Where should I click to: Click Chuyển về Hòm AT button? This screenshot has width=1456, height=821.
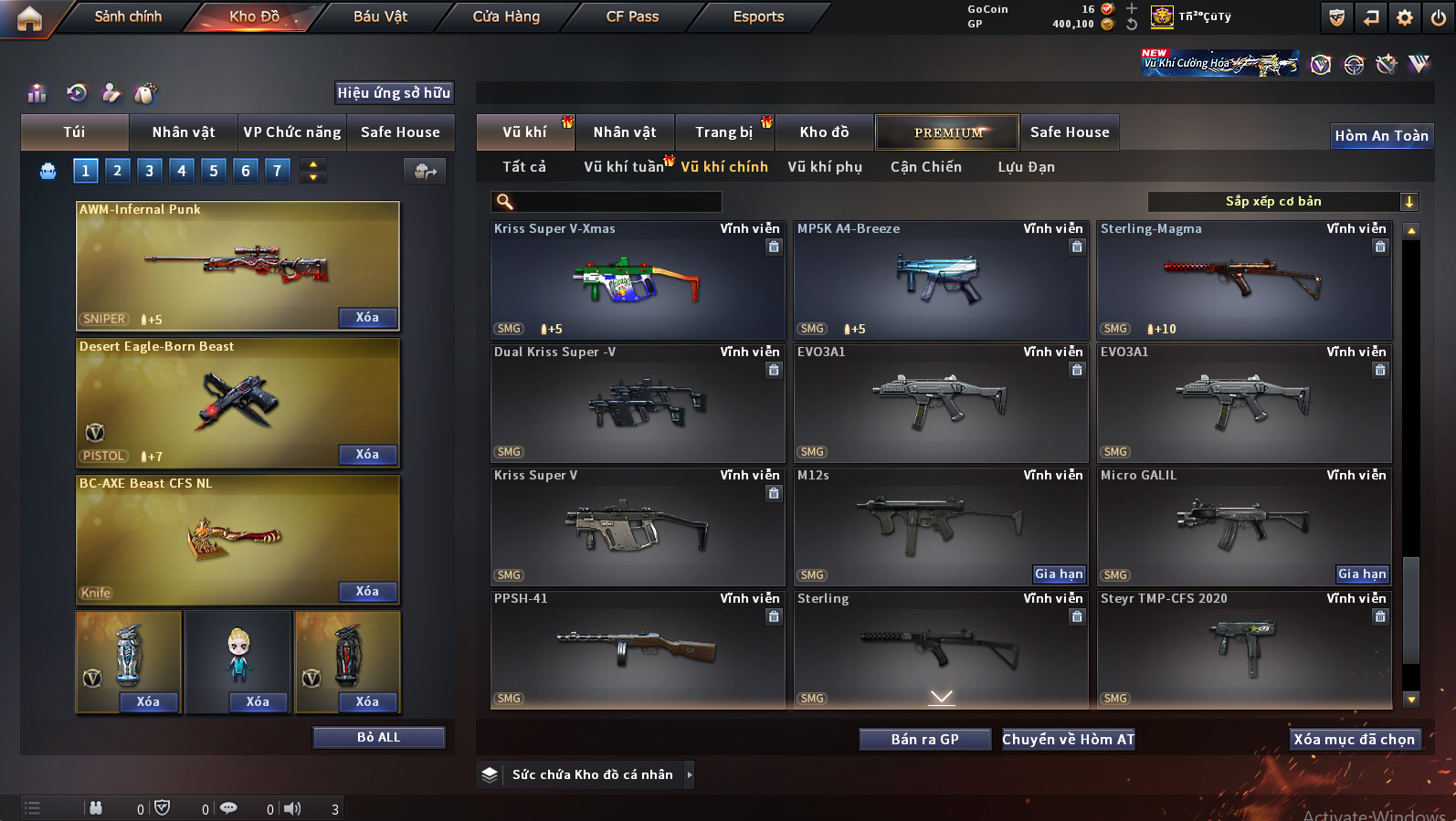[1068, 739]
